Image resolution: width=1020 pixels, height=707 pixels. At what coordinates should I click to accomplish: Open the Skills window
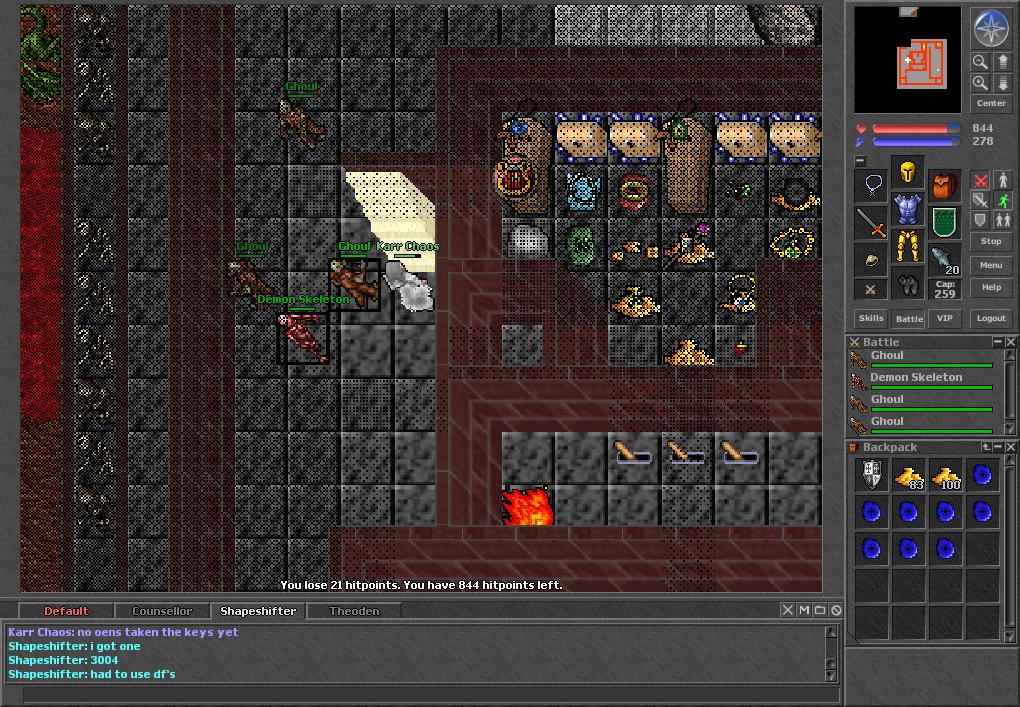pyautogui.click(x=871, y=318)
